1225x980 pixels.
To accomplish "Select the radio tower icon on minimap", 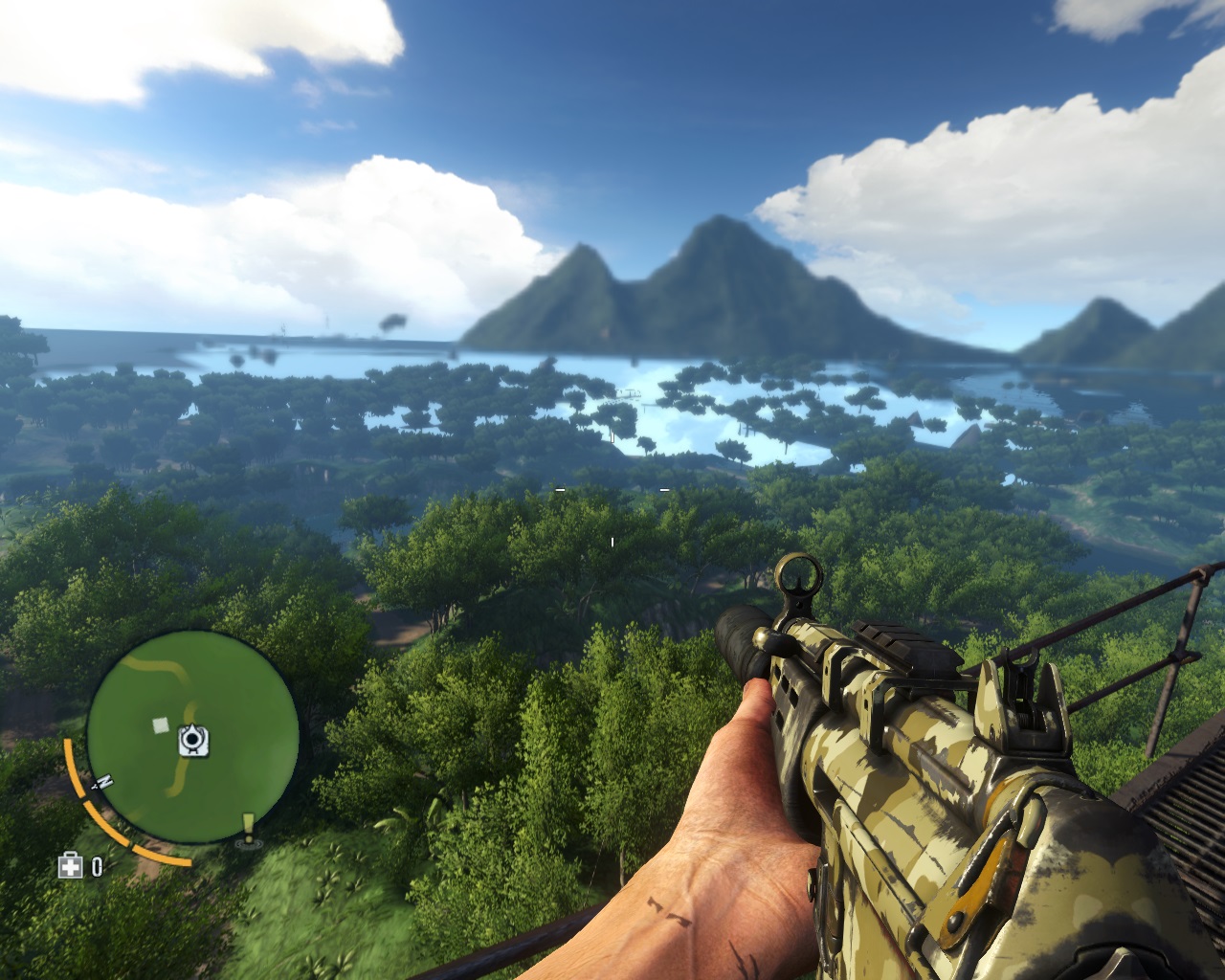I will (194, 738).
